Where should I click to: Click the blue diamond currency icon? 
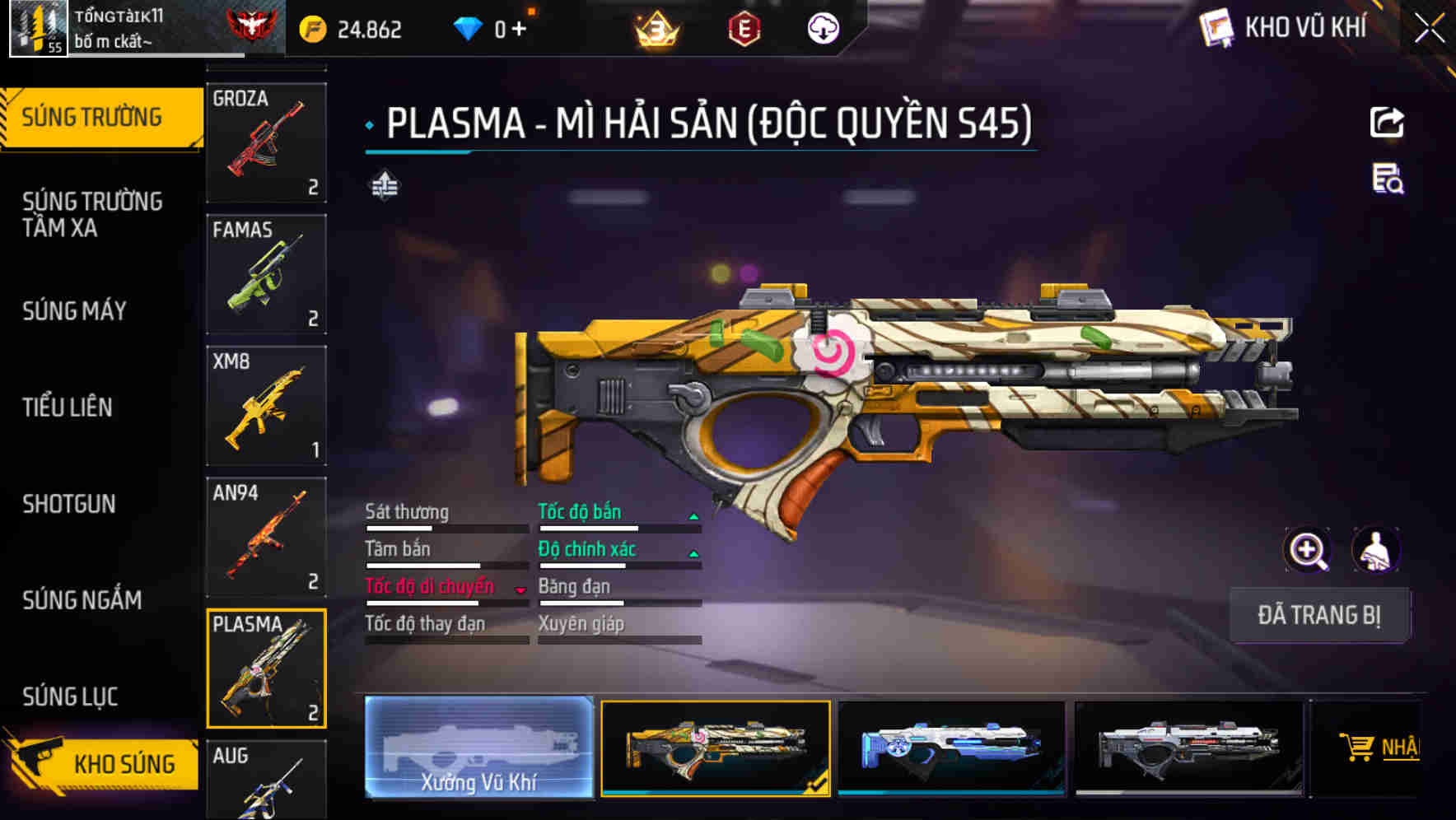point(469,29)
